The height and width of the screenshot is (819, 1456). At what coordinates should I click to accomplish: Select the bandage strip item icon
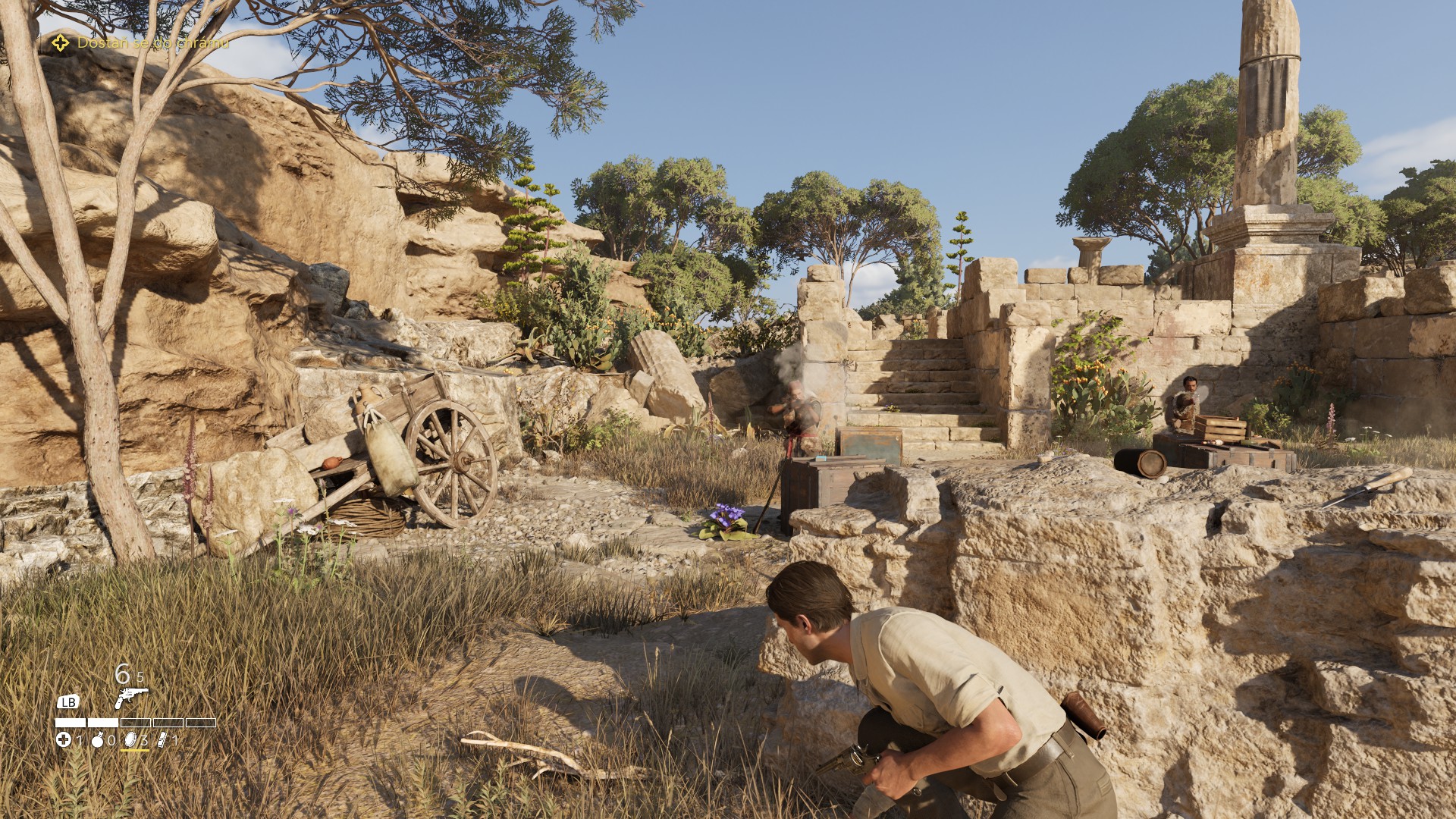click(162, 739)
